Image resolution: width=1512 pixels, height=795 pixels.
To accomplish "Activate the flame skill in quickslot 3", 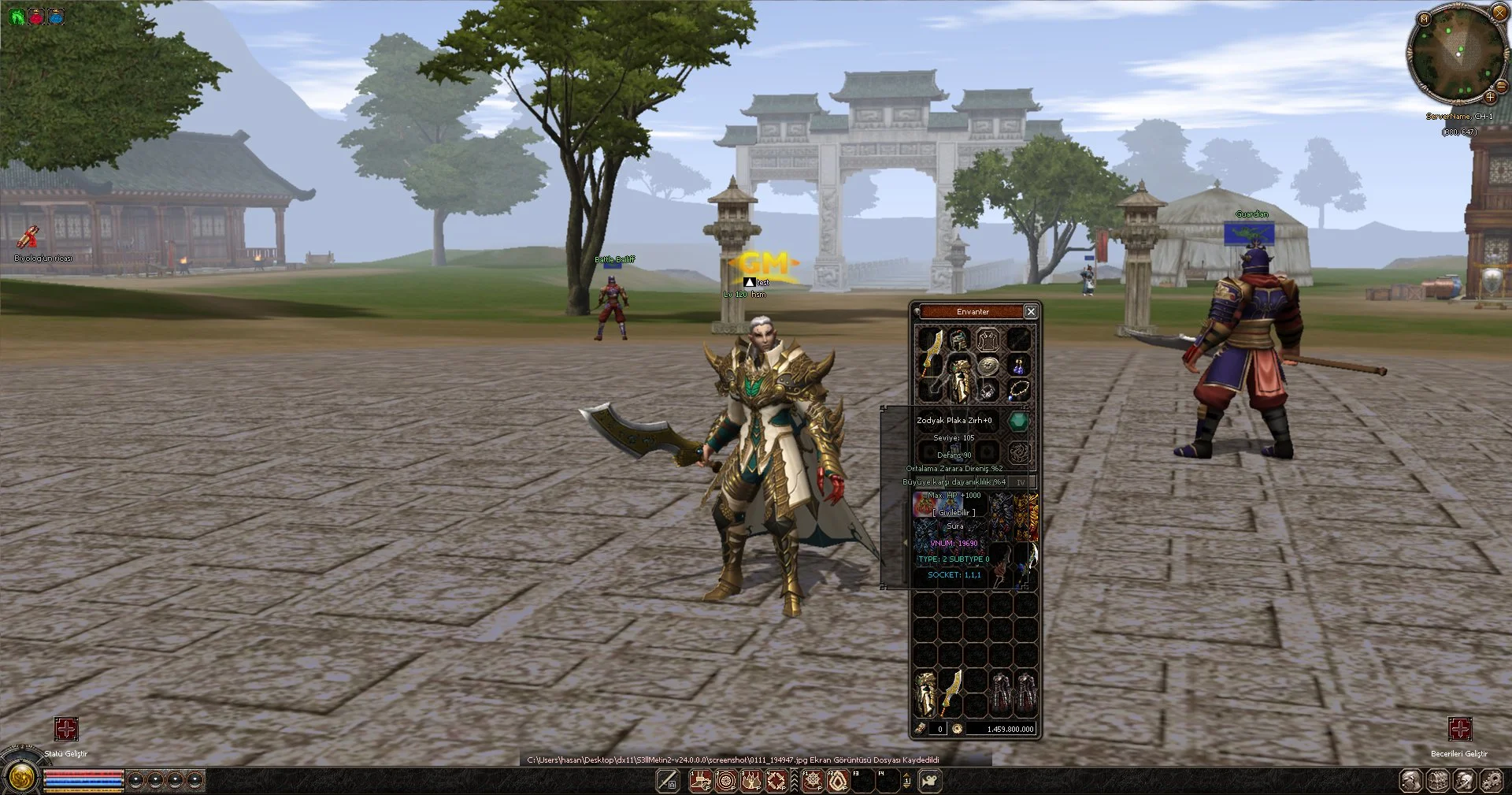I will [x=751, y=781].
